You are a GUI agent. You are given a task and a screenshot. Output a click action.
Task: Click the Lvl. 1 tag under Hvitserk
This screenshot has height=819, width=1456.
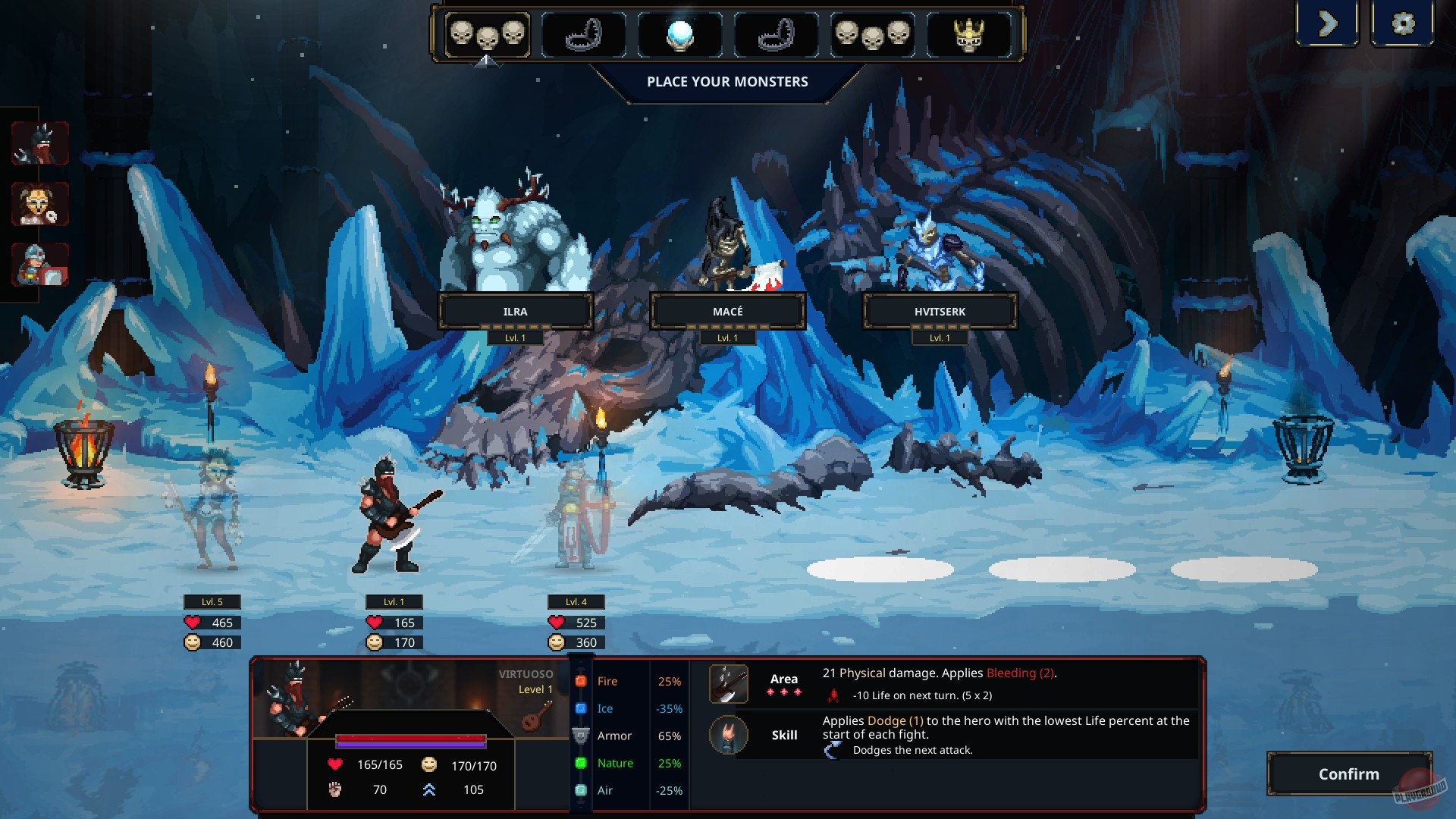pos(940,337)
